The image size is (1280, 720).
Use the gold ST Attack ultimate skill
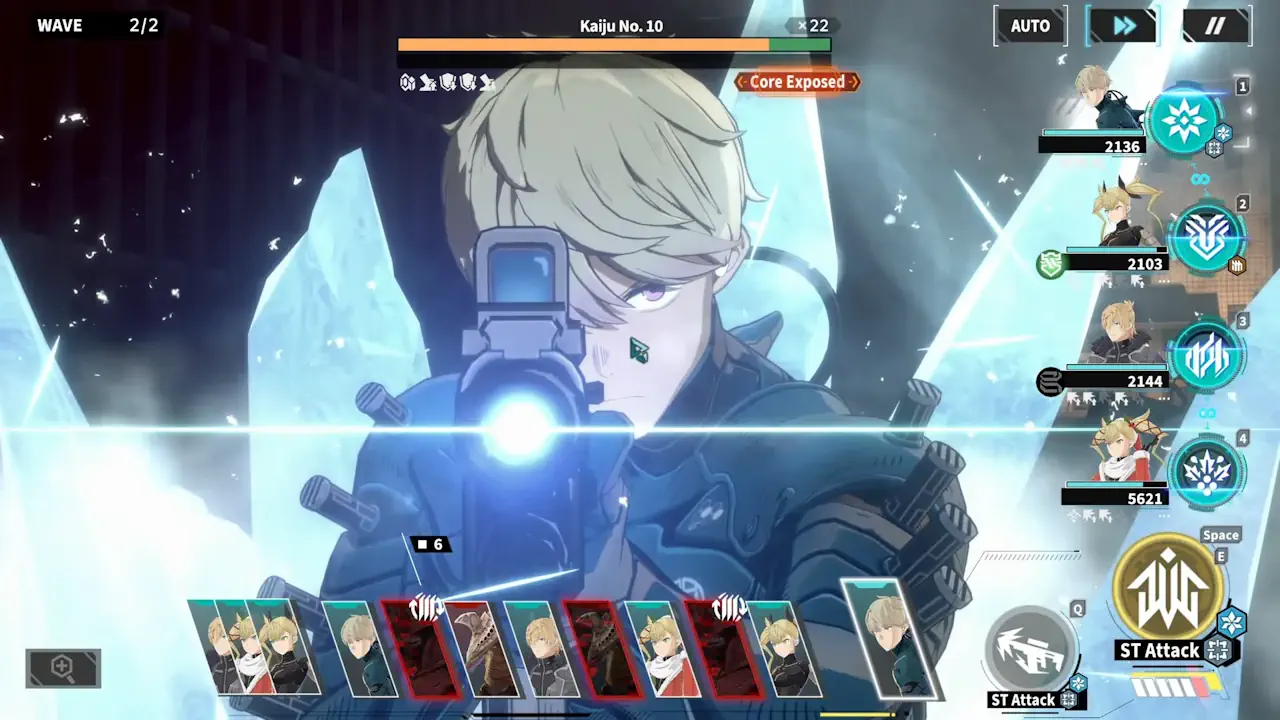(x=1168, y=590)
